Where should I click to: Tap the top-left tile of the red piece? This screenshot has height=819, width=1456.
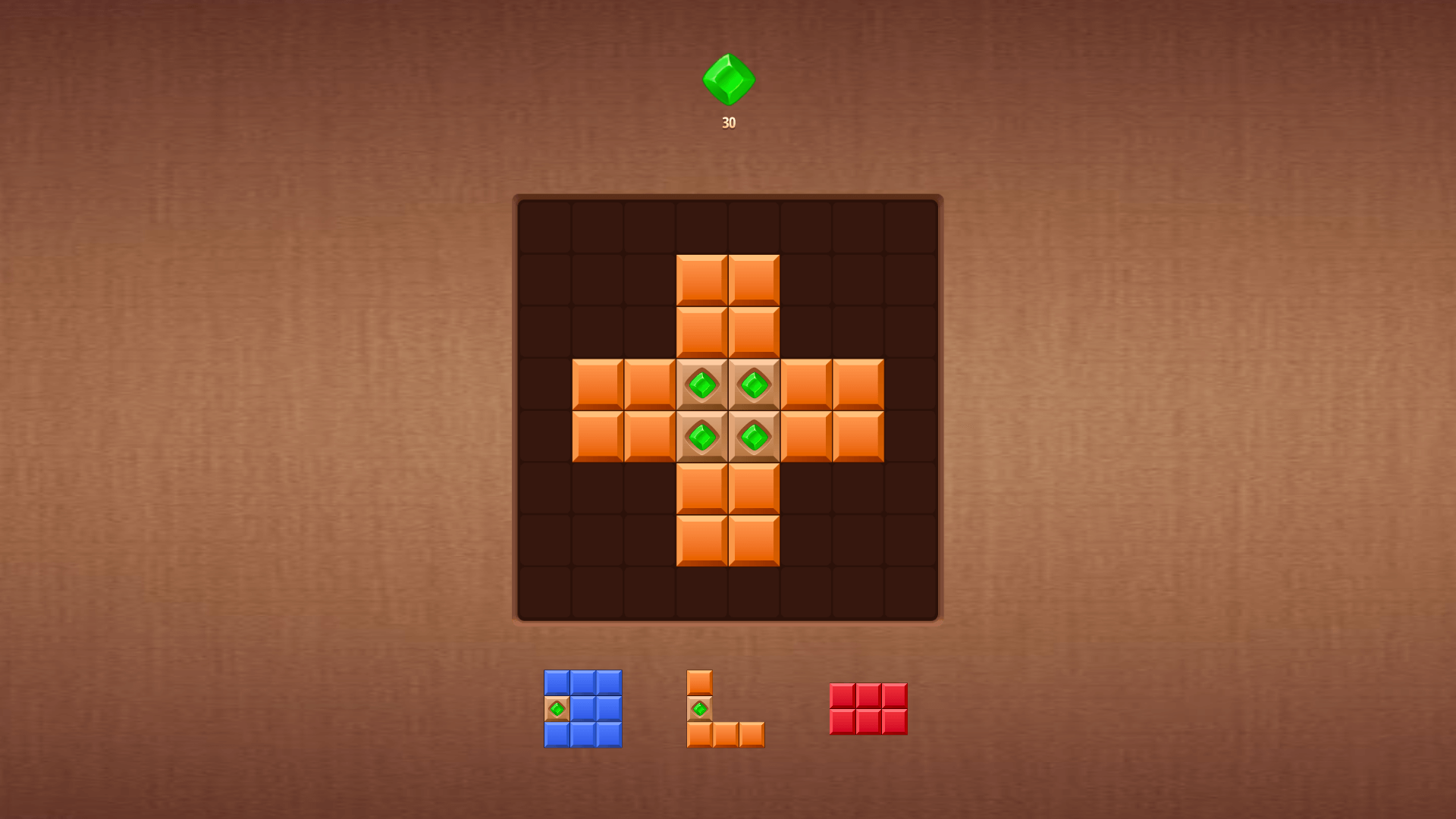tap(842, 694)
